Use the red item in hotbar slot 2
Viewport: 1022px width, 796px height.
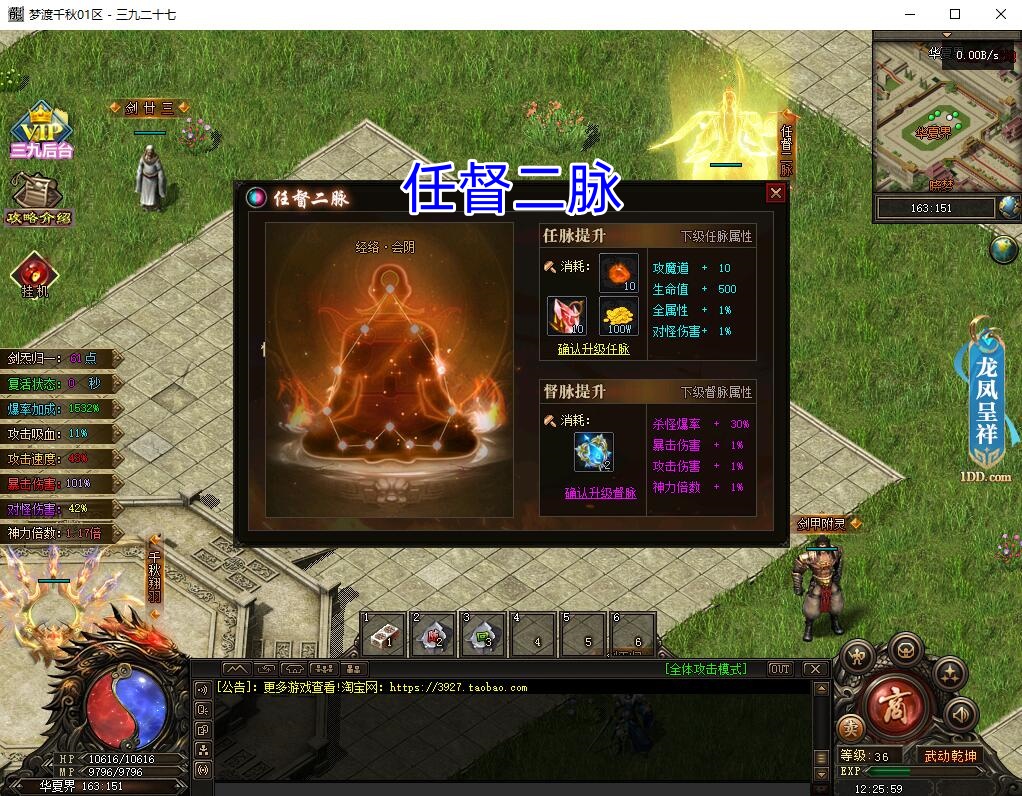point(434,635)
